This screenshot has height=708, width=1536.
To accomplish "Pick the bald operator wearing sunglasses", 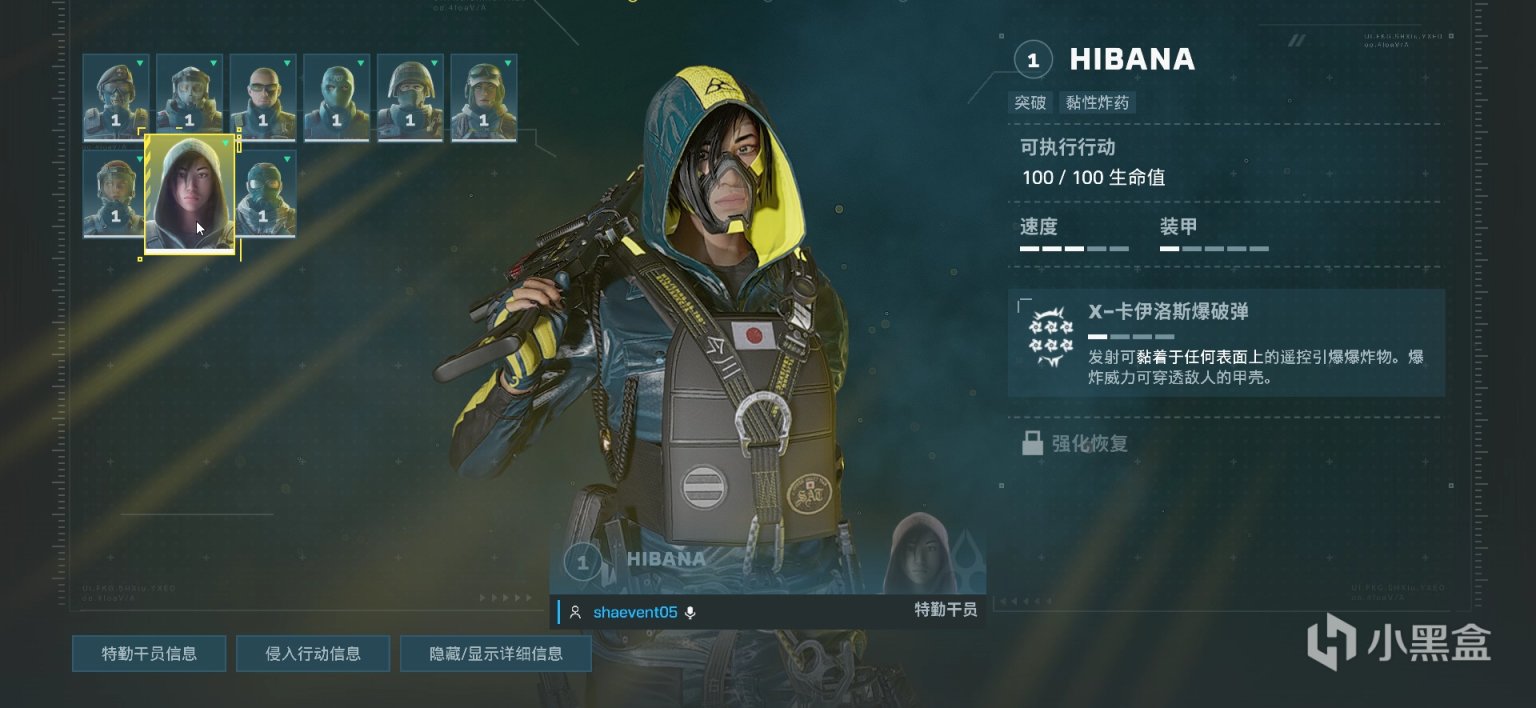I will [x=263, y=97].
